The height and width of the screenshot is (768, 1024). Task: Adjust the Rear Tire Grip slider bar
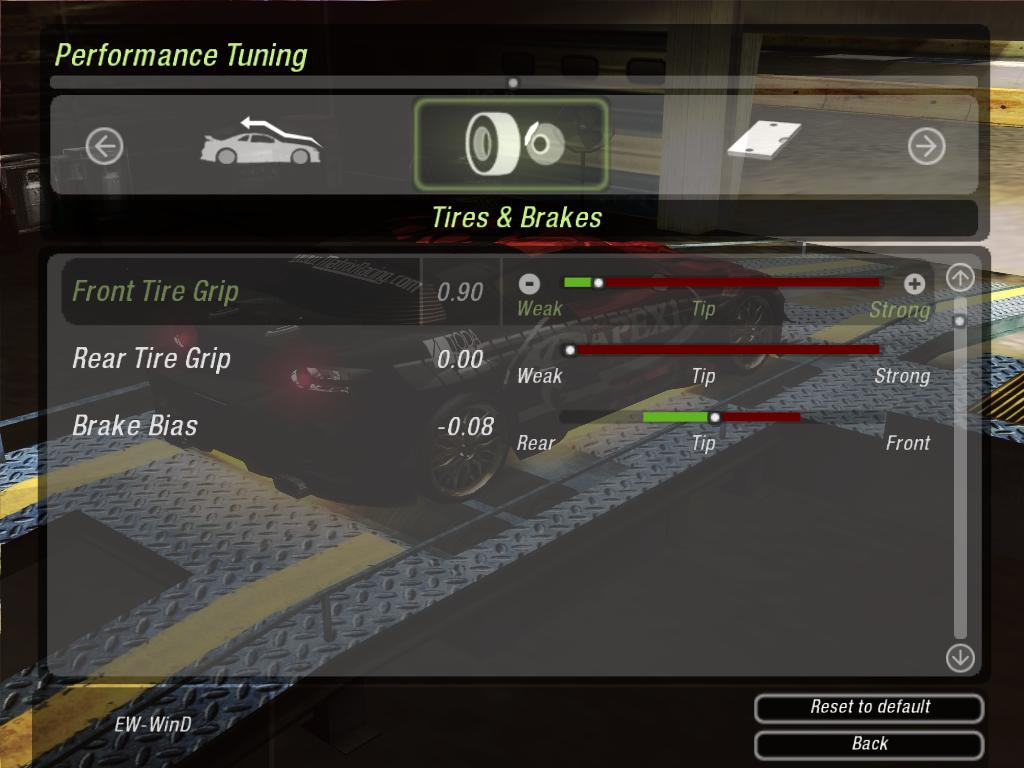point(722,350)
